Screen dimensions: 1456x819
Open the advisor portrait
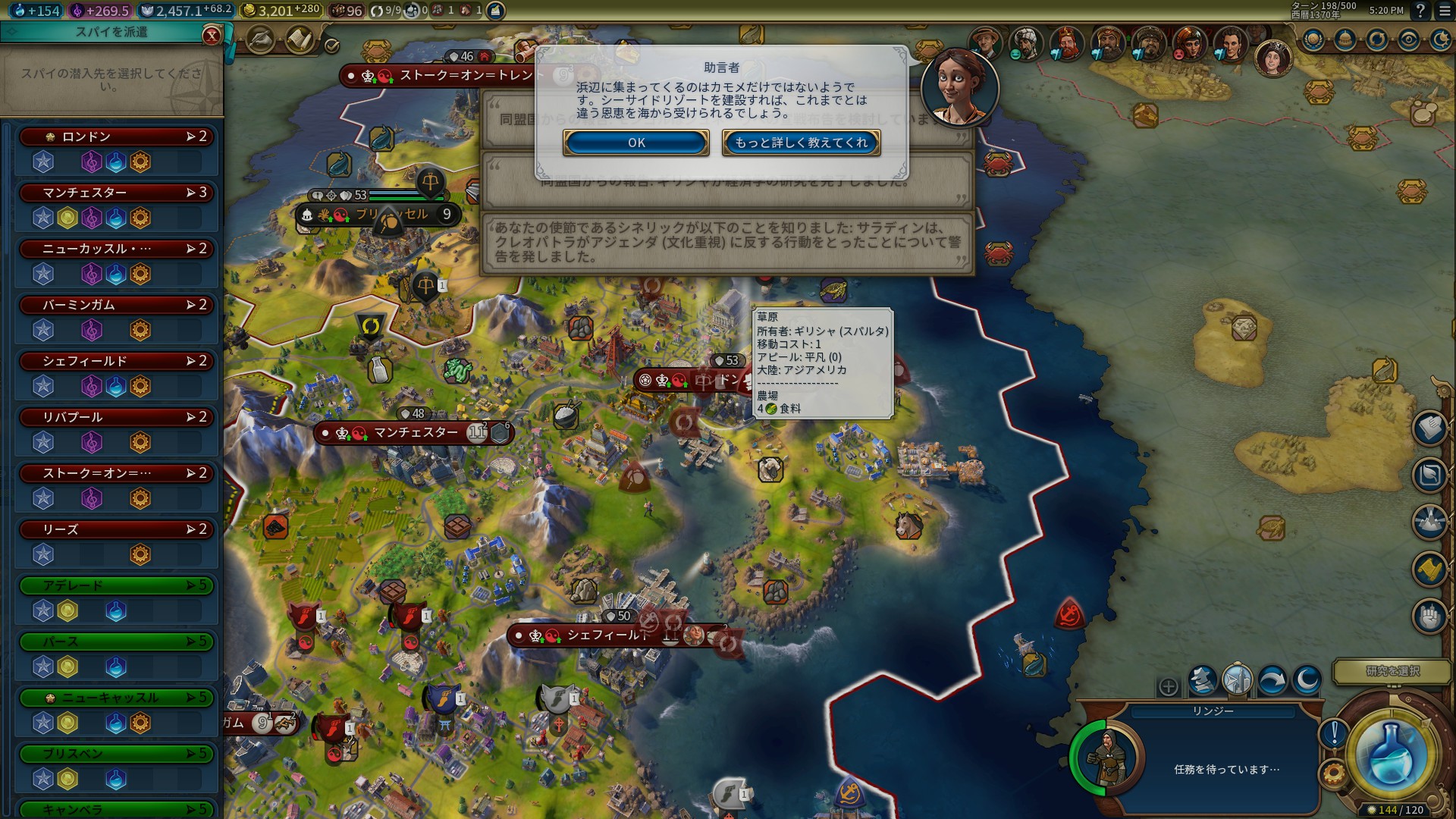coord(959,87)
